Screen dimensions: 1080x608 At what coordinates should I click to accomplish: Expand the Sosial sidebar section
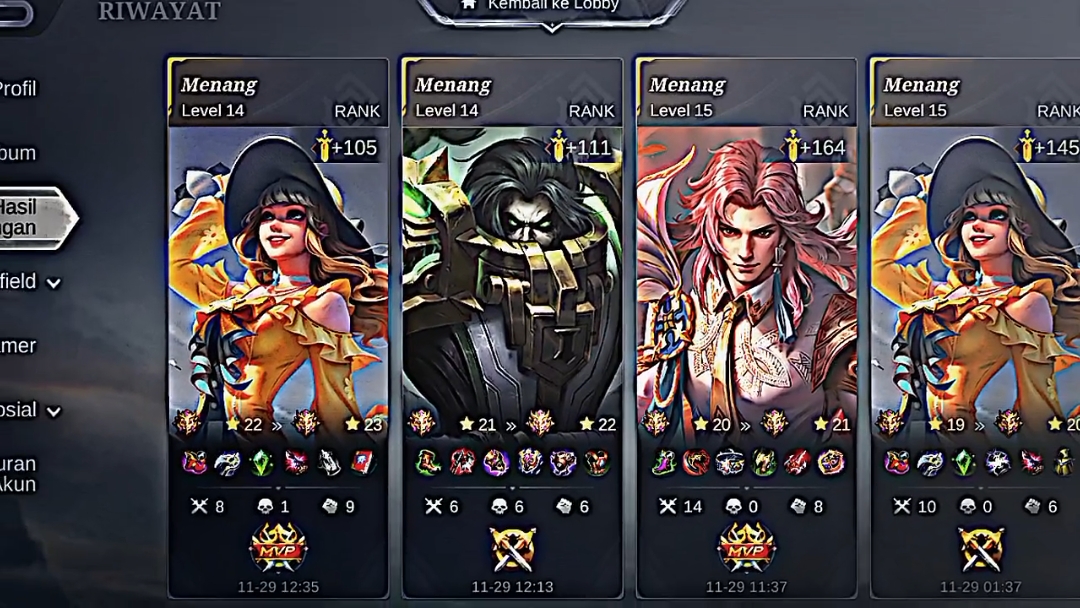28,410
